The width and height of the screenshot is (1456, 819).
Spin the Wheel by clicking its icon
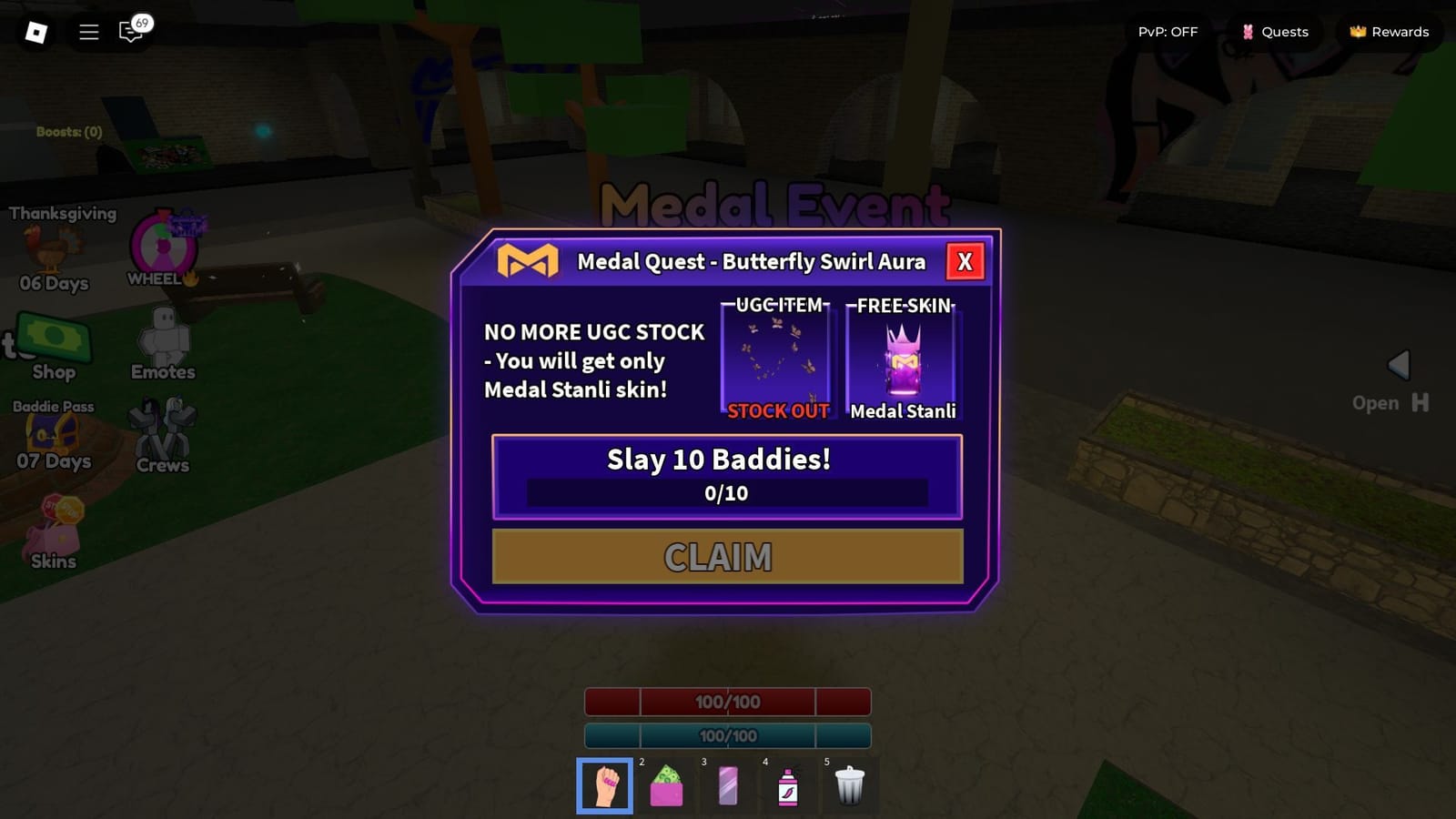[164, 246]
